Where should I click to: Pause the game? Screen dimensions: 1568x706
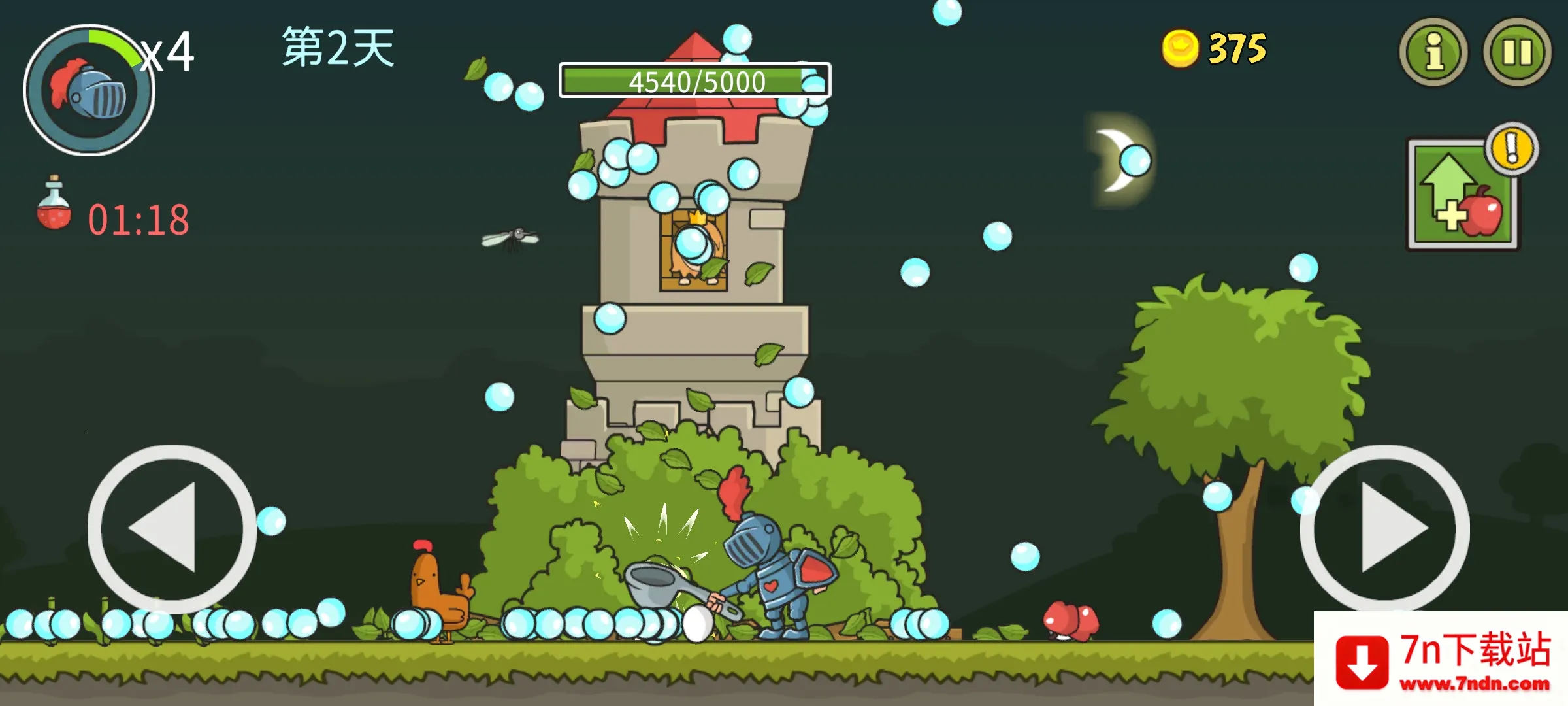pos(1517,52)
